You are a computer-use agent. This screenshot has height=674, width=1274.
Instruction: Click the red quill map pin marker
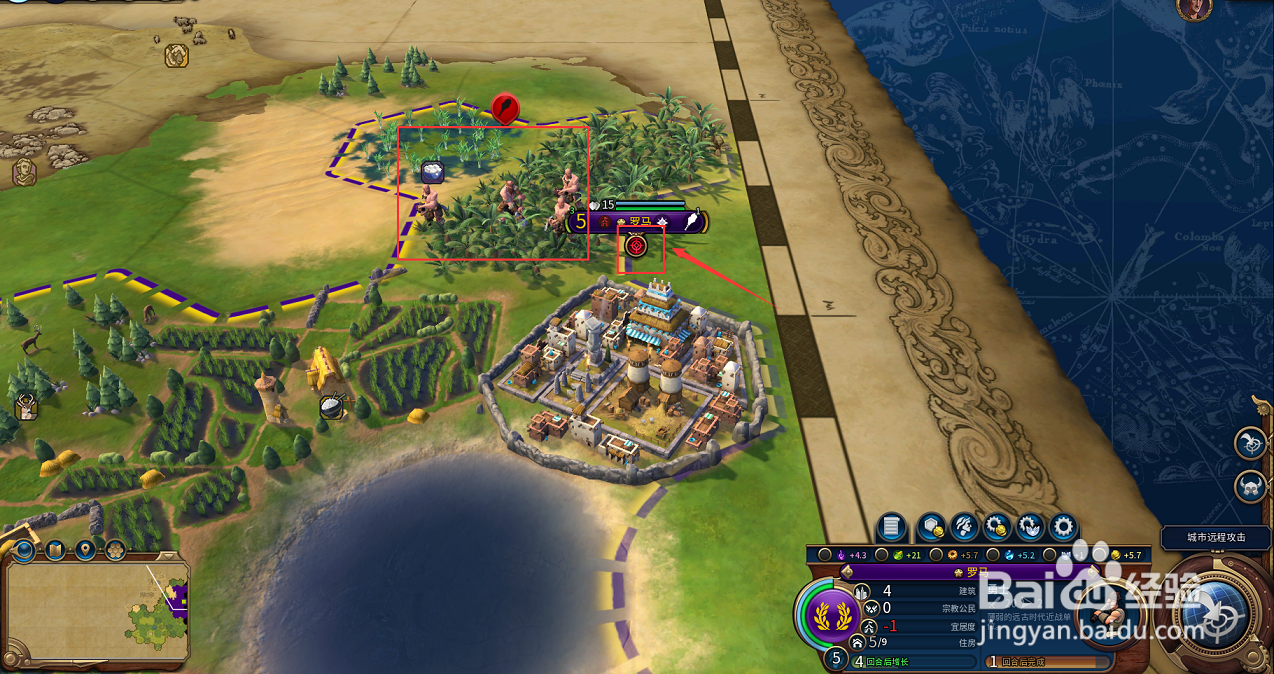506,107
